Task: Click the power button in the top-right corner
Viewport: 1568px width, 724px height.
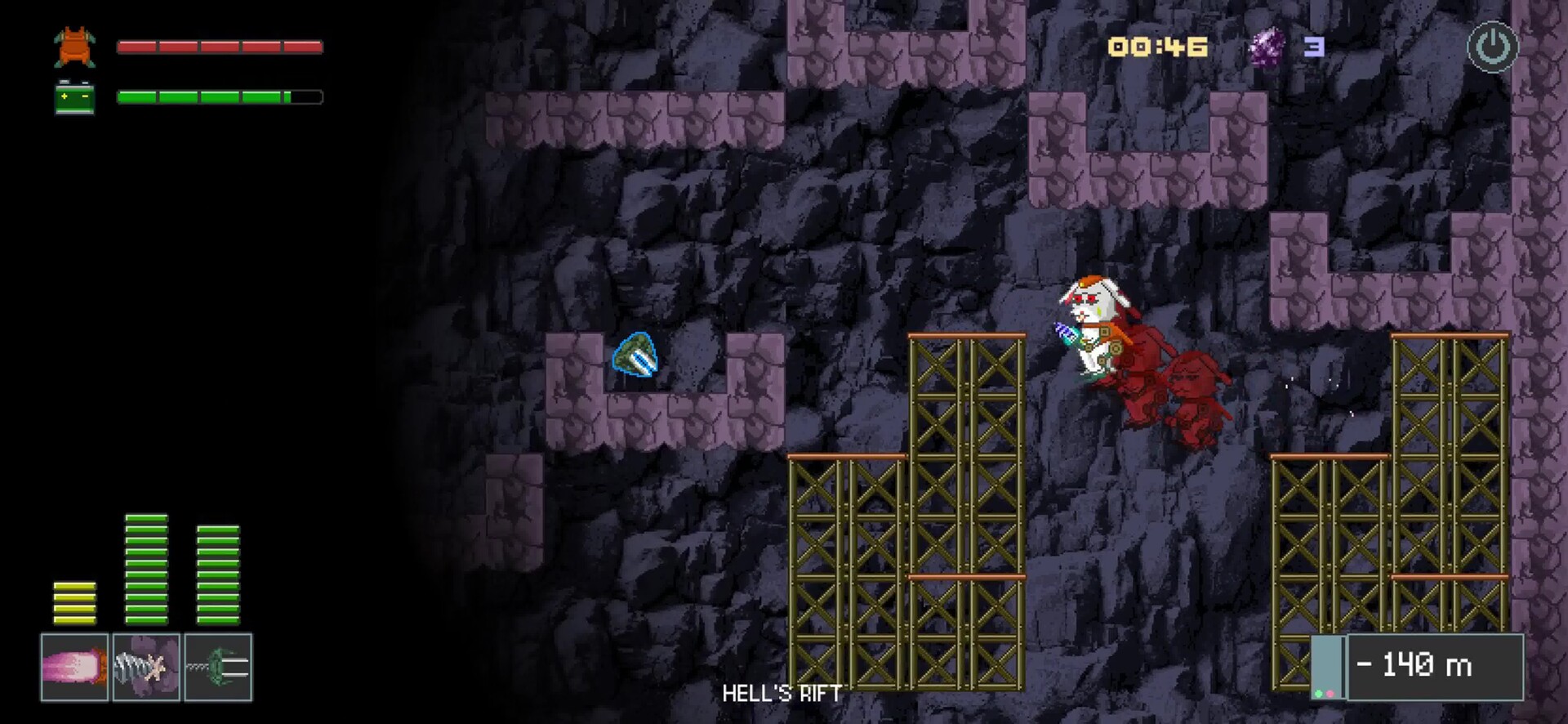Action: (1492, 47)
